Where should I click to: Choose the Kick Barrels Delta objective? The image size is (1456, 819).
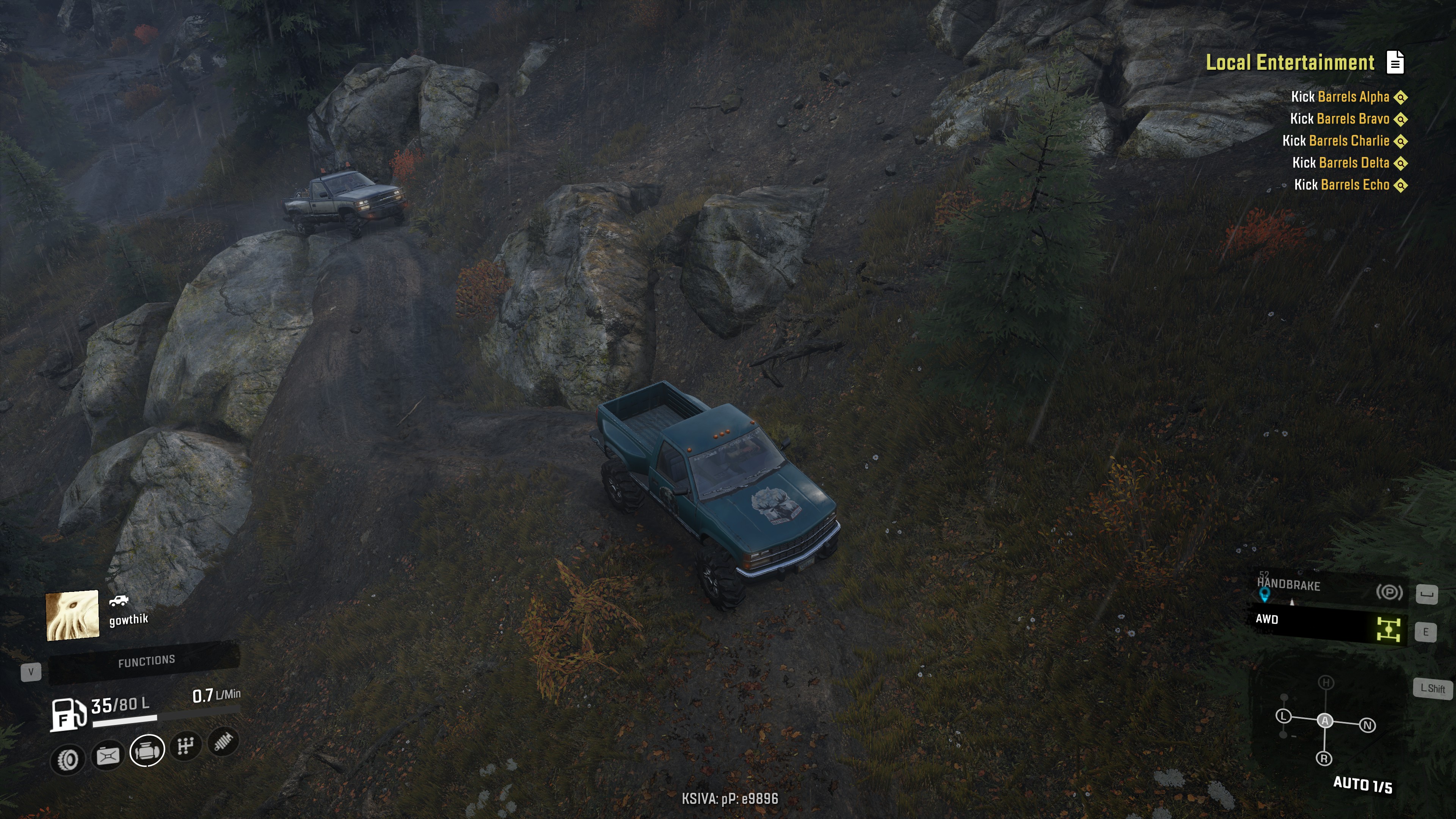click(x=1340, y=163)
